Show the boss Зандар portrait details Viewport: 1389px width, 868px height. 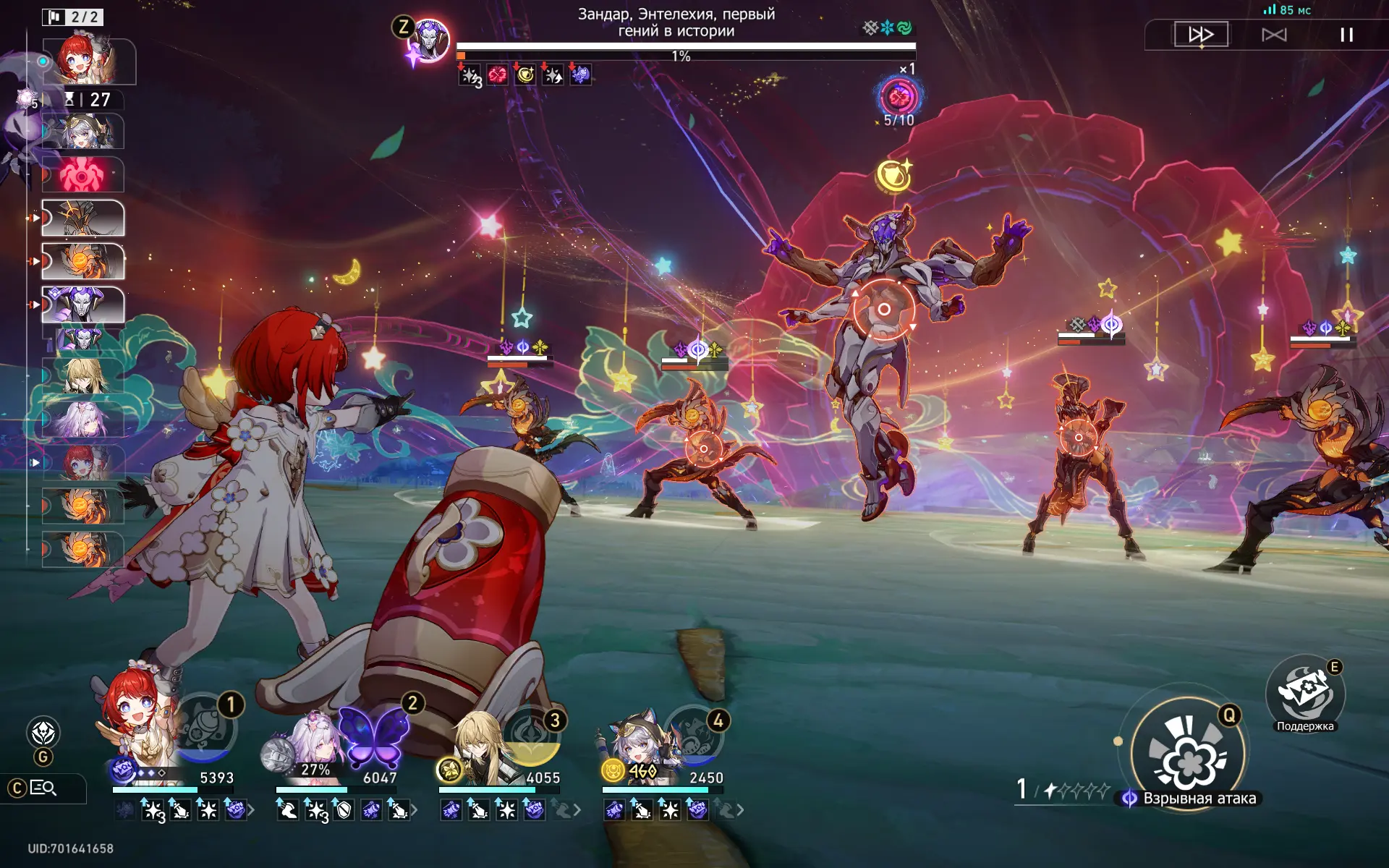pos(429,41)
